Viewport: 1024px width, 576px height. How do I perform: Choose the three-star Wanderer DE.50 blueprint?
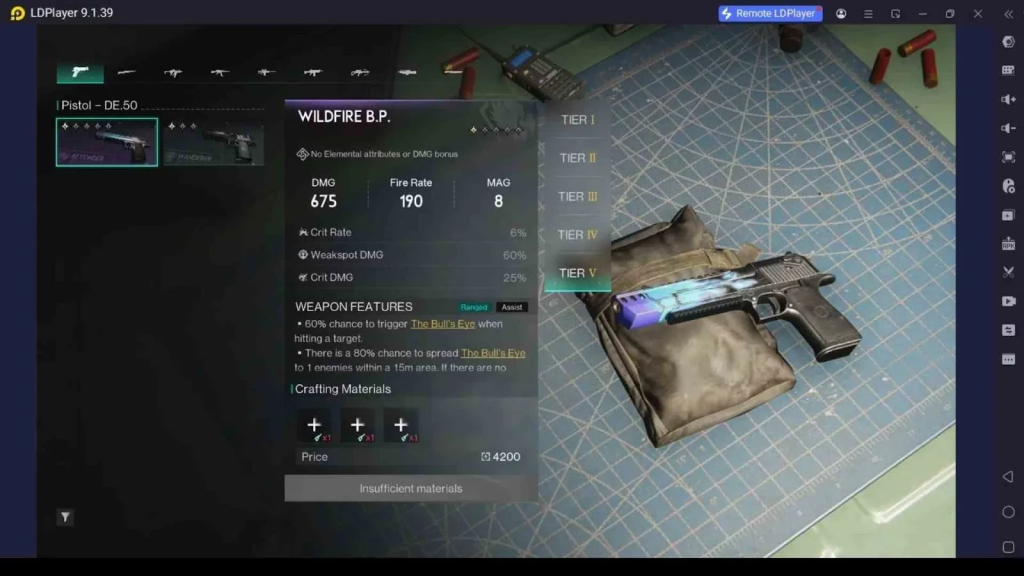[213, 142]
